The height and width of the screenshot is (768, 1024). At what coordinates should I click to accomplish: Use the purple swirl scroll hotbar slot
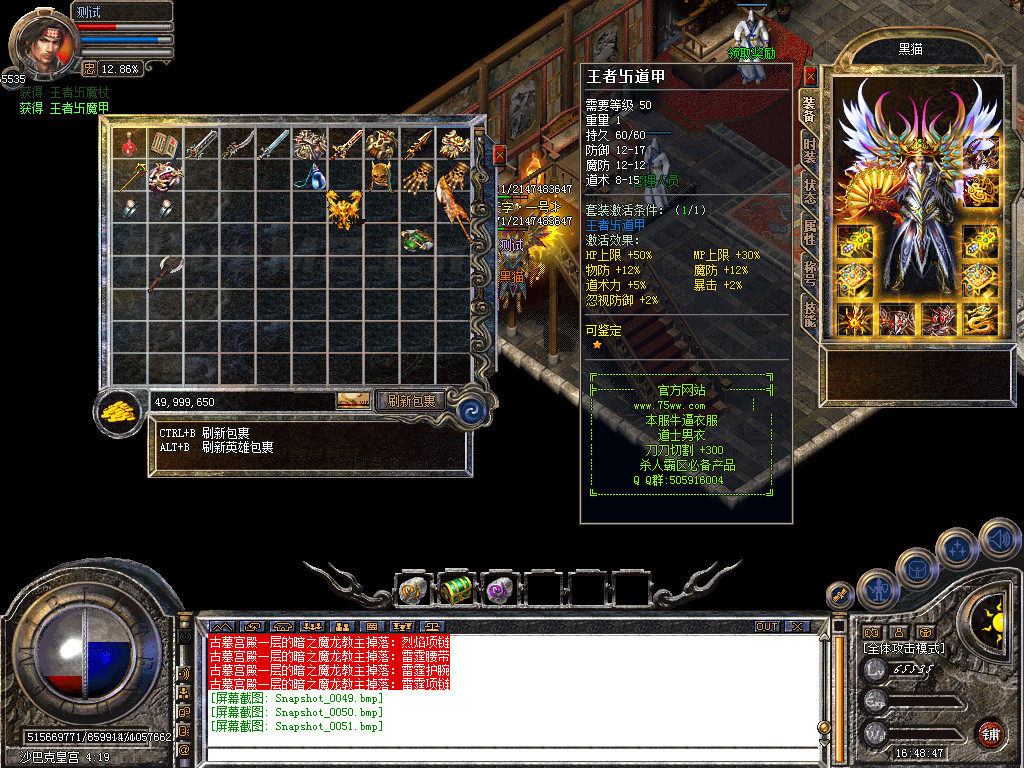[x=499, y=590]
